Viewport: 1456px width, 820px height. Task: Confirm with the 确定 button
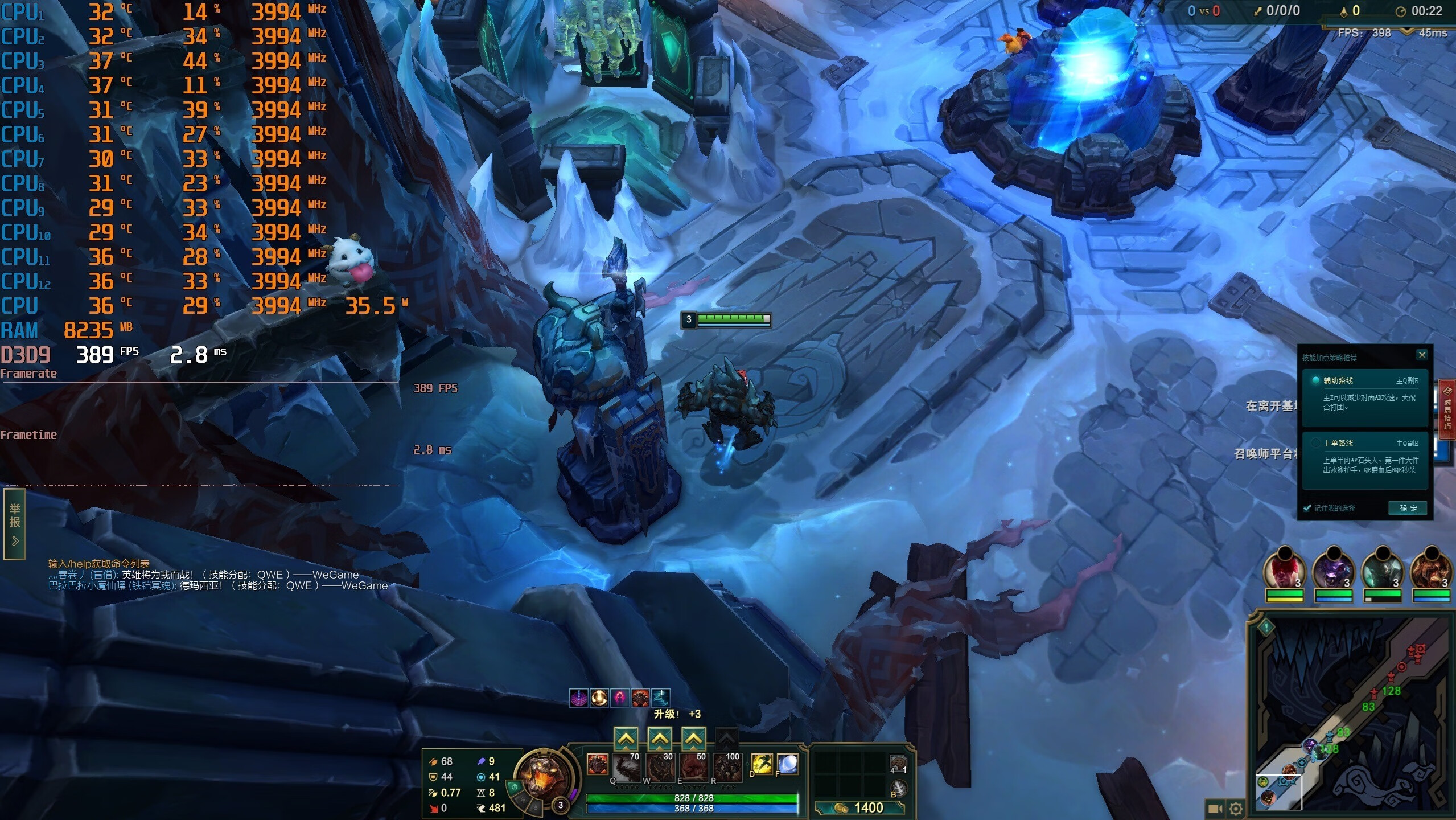coord(1408,508)
